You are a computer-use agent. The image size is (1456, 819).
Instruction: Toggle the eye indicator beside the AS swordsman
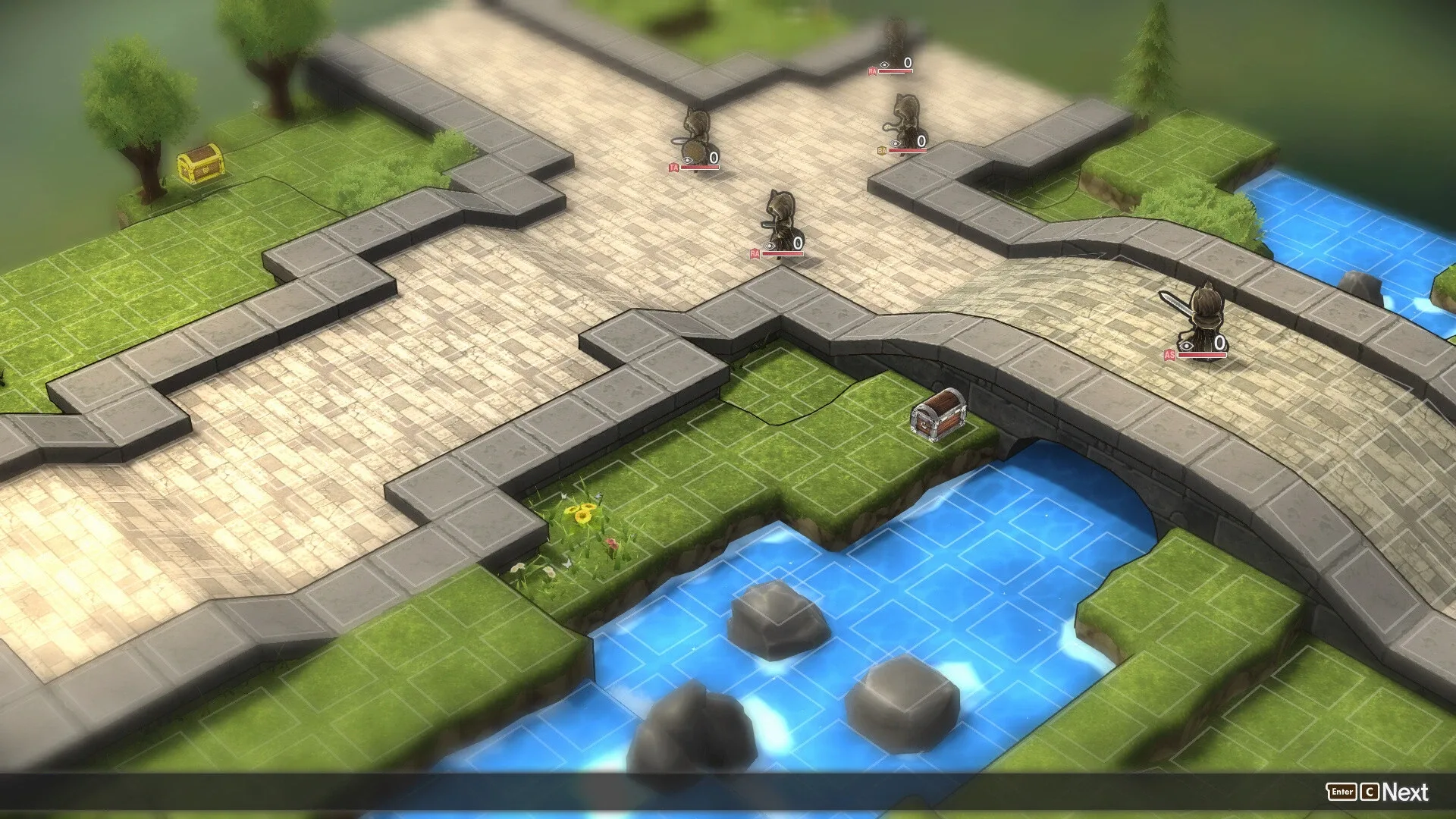click(1185, 345)
